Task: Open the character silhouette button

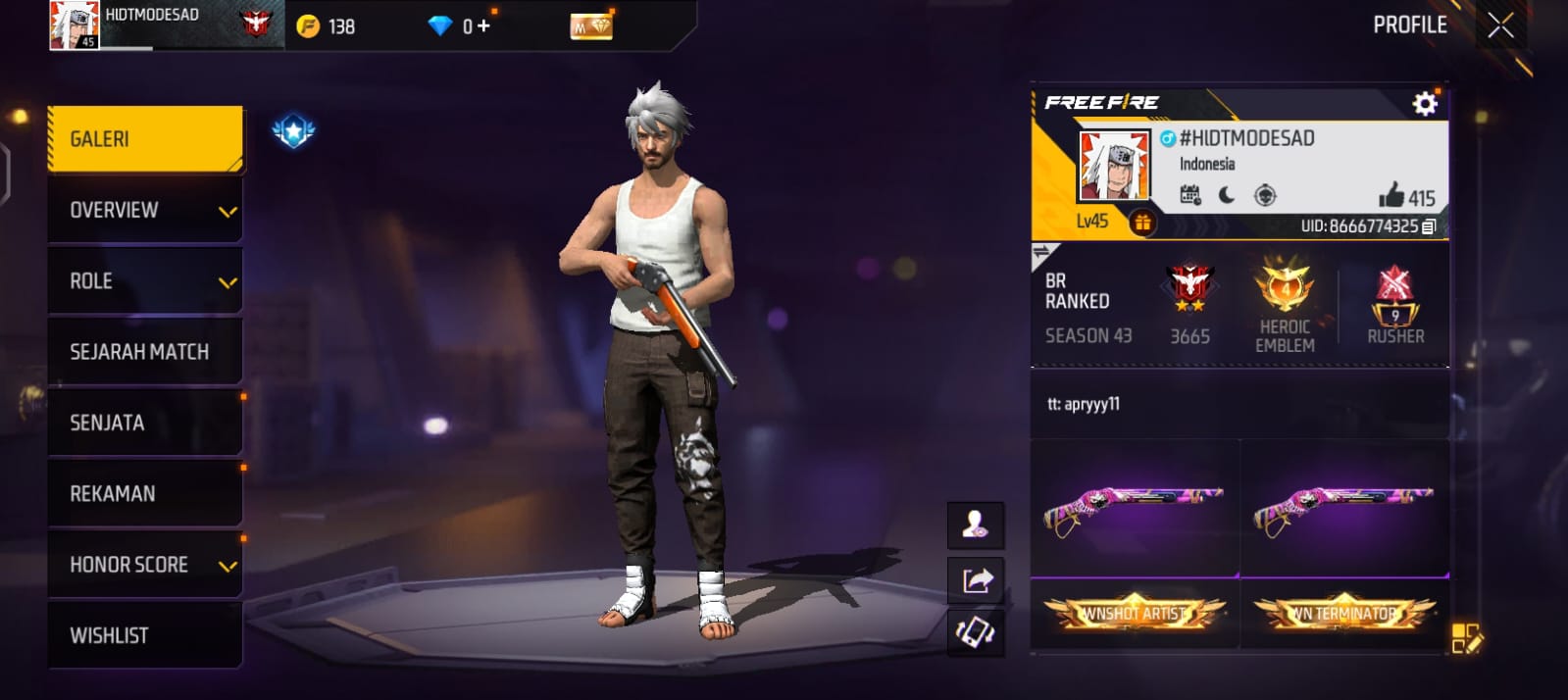Action: pos(976,525)
